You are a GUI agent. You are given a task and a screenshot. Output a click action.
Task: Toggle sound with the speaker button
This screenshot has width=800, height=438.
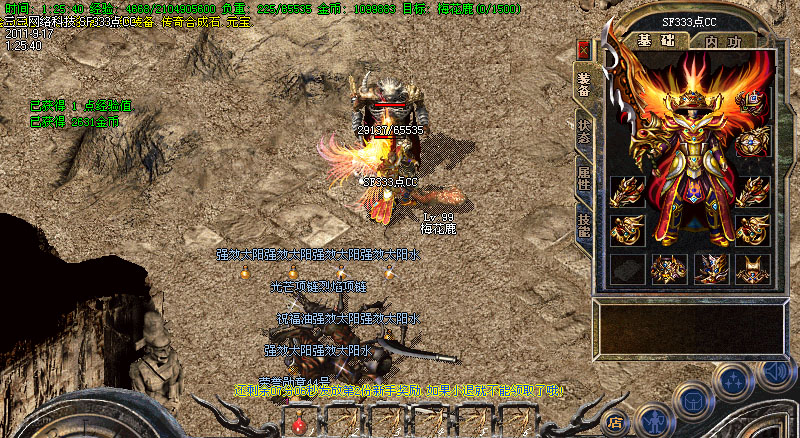[x=773, y=372]
